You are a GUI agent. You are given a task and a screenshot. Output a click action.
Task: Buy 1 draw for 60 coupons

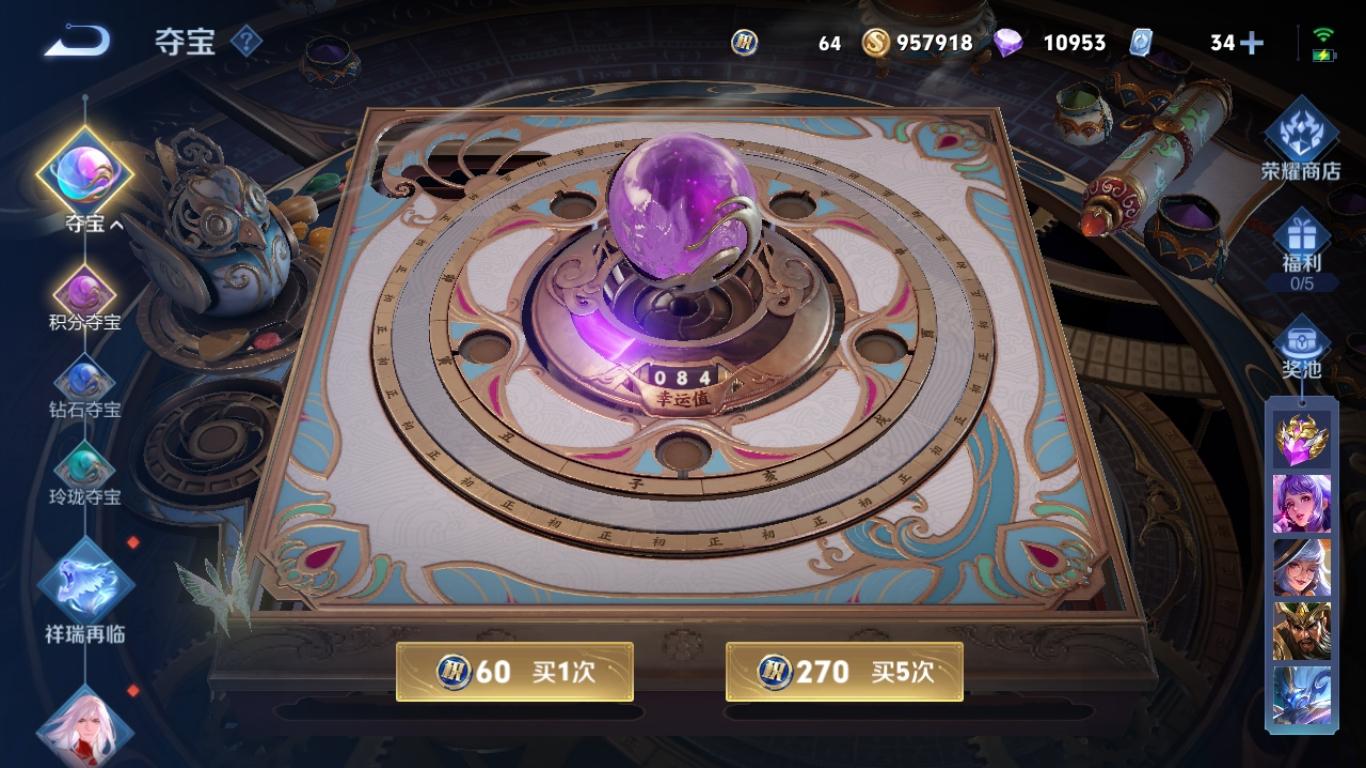[x=514, y=671]
